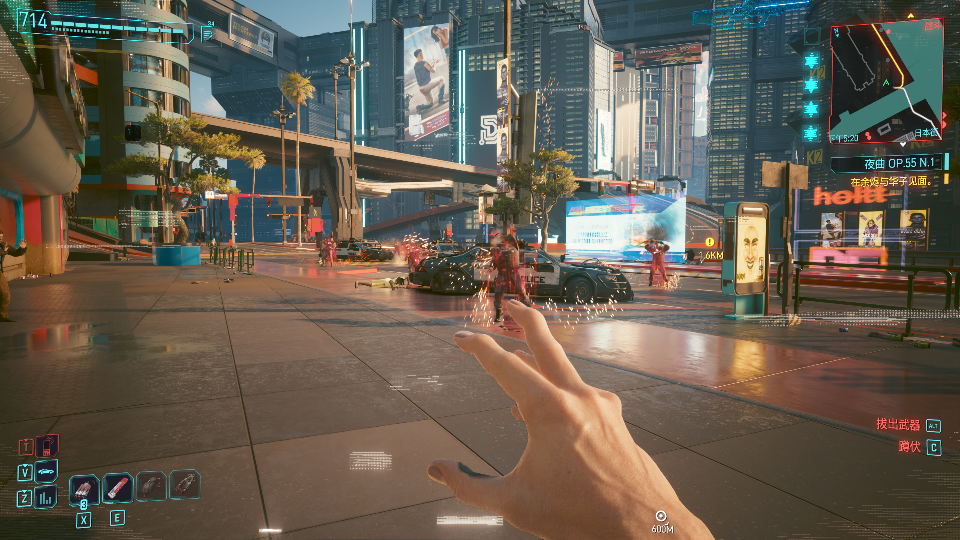Image resolution: width=960 pixels, height=540 pixels.
Task: Click the RAM memory chip icon beside the health bar
Action: 208,33
